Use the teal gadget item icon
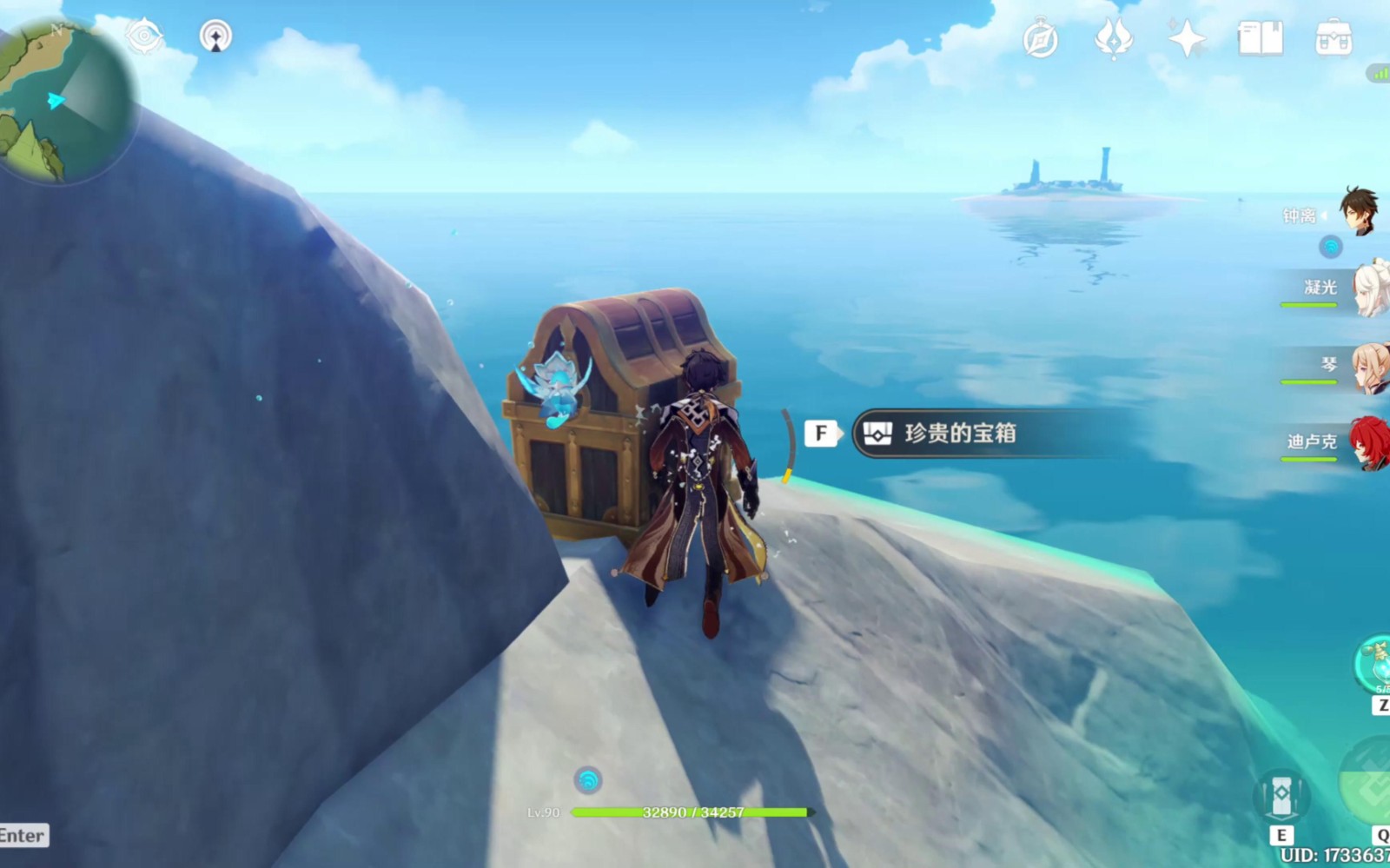Screen dimensions: 1390x868 click(1374, 665)
